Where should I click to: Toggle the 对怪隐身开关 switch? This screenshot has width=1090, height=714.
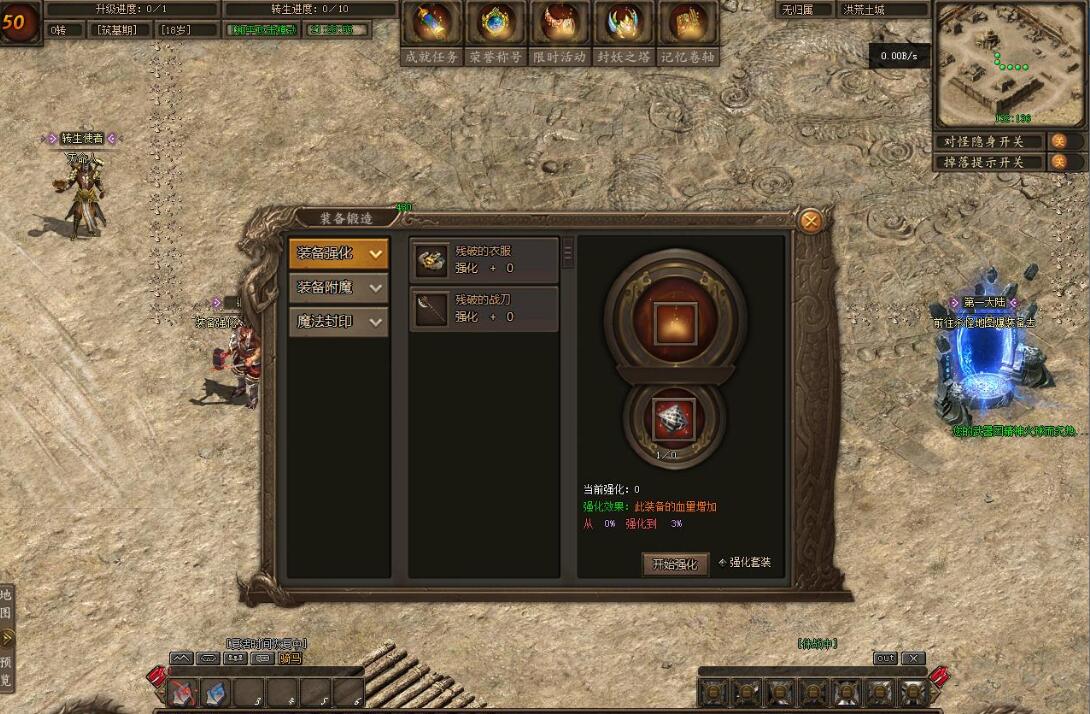pyautogui.click(x=1058, y=142)
